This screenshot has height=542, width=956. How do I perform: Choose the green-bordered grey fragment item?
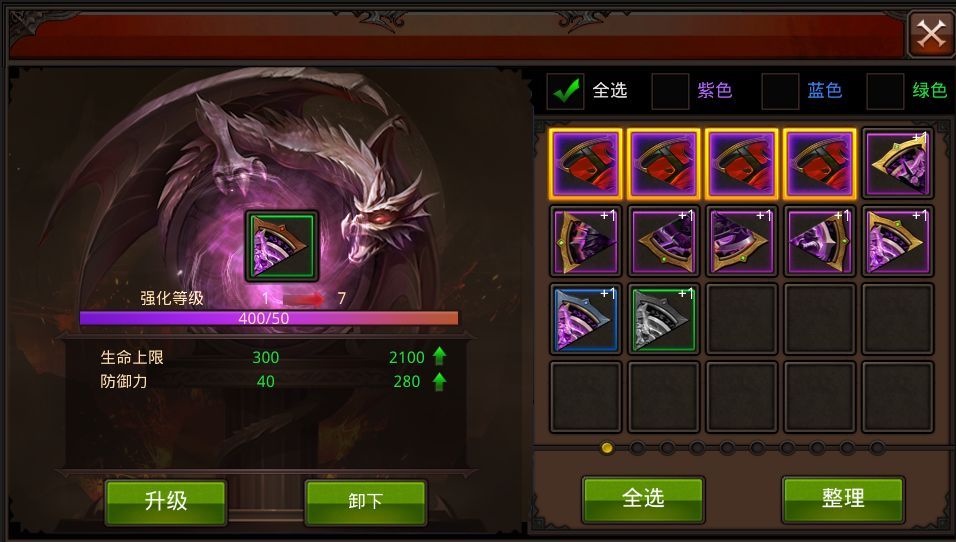pyautogui.click(x=664, y=319)
